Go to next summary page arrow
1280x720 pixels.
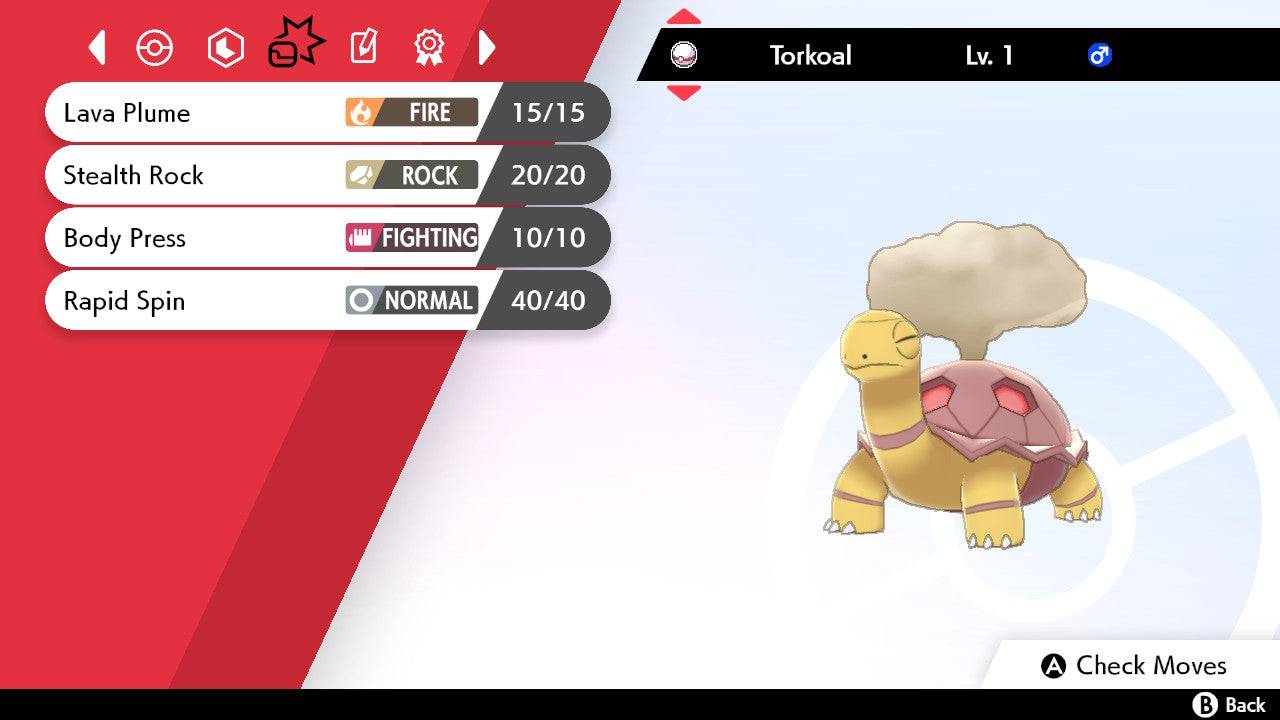[x=487, y=47]
